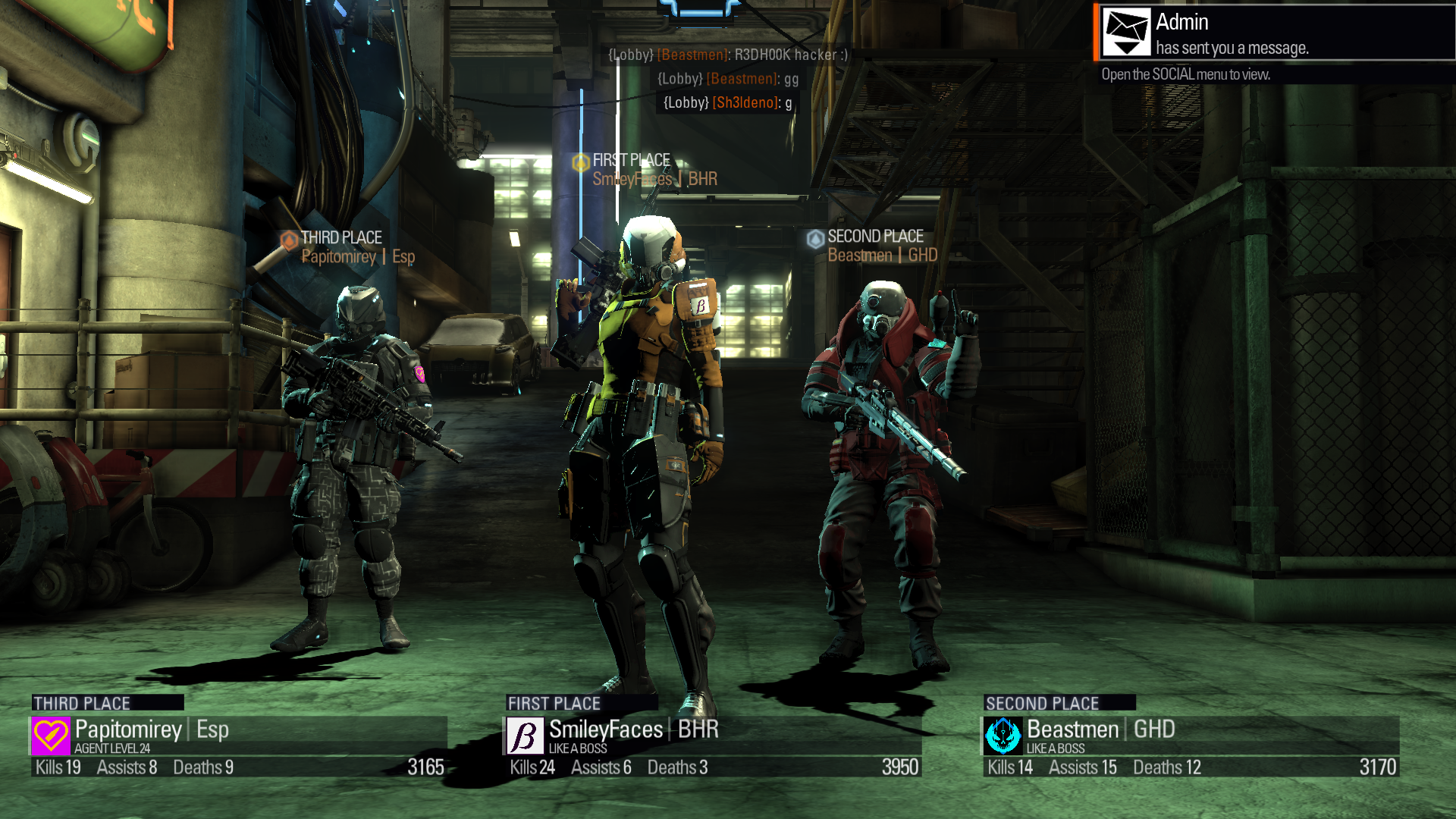Click SmileyFaces' letter B avatar

(525, 736)
